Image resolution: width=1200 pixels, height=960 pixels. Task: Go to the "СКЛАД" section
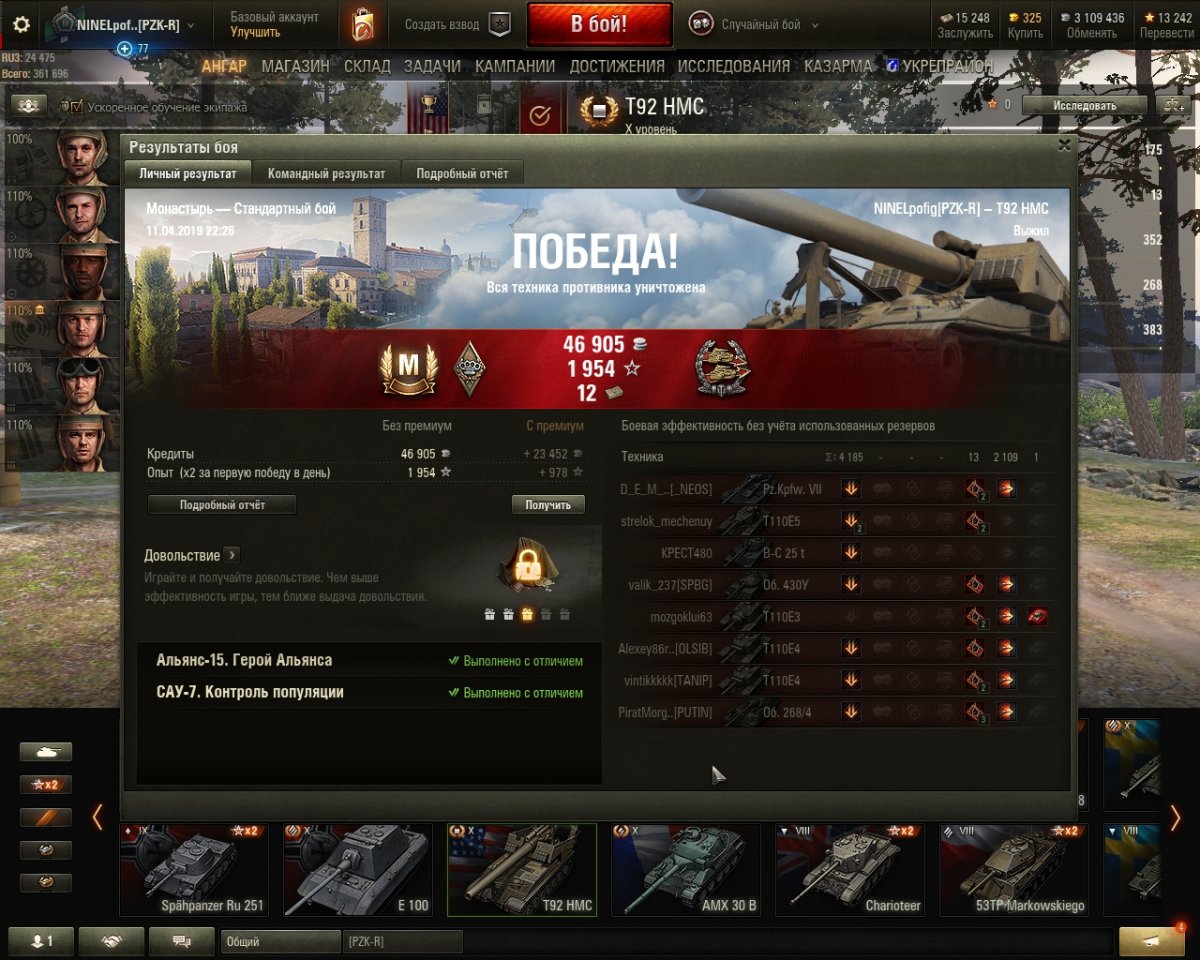click(368, 66)
